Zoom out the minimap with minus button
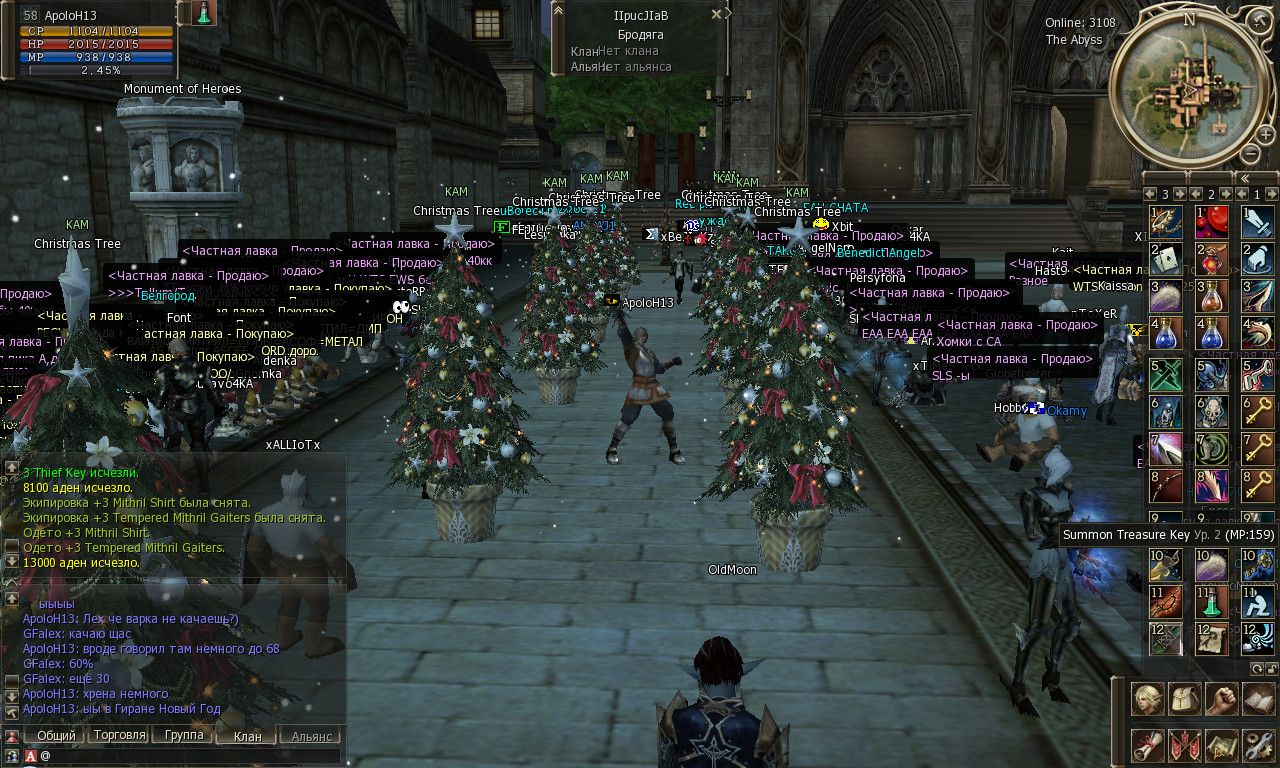1280x768 pixels. coord(1250,153)
